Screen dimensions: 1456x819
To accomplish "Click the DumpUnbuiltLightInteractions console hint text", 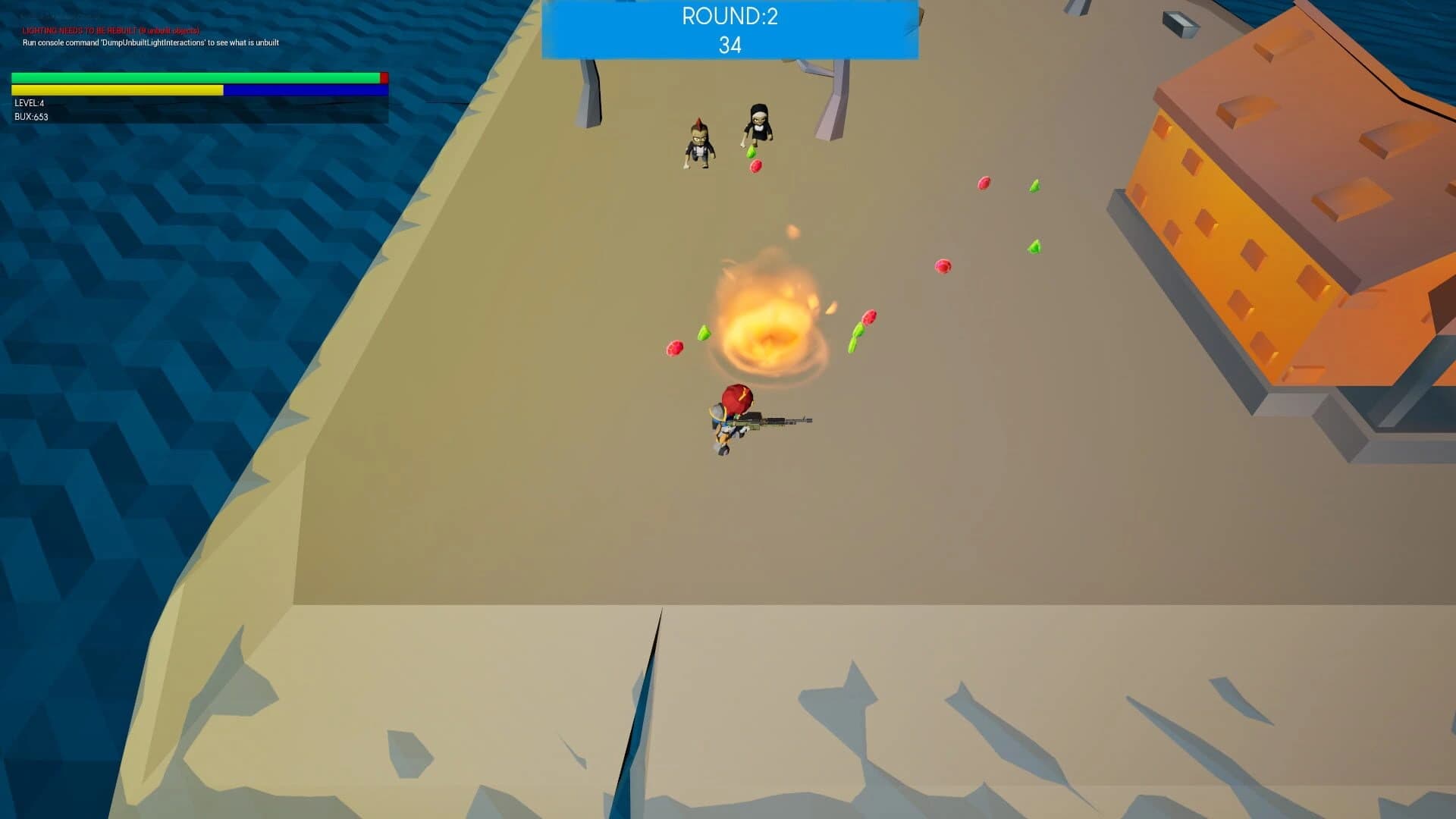I will coord(149,43).
